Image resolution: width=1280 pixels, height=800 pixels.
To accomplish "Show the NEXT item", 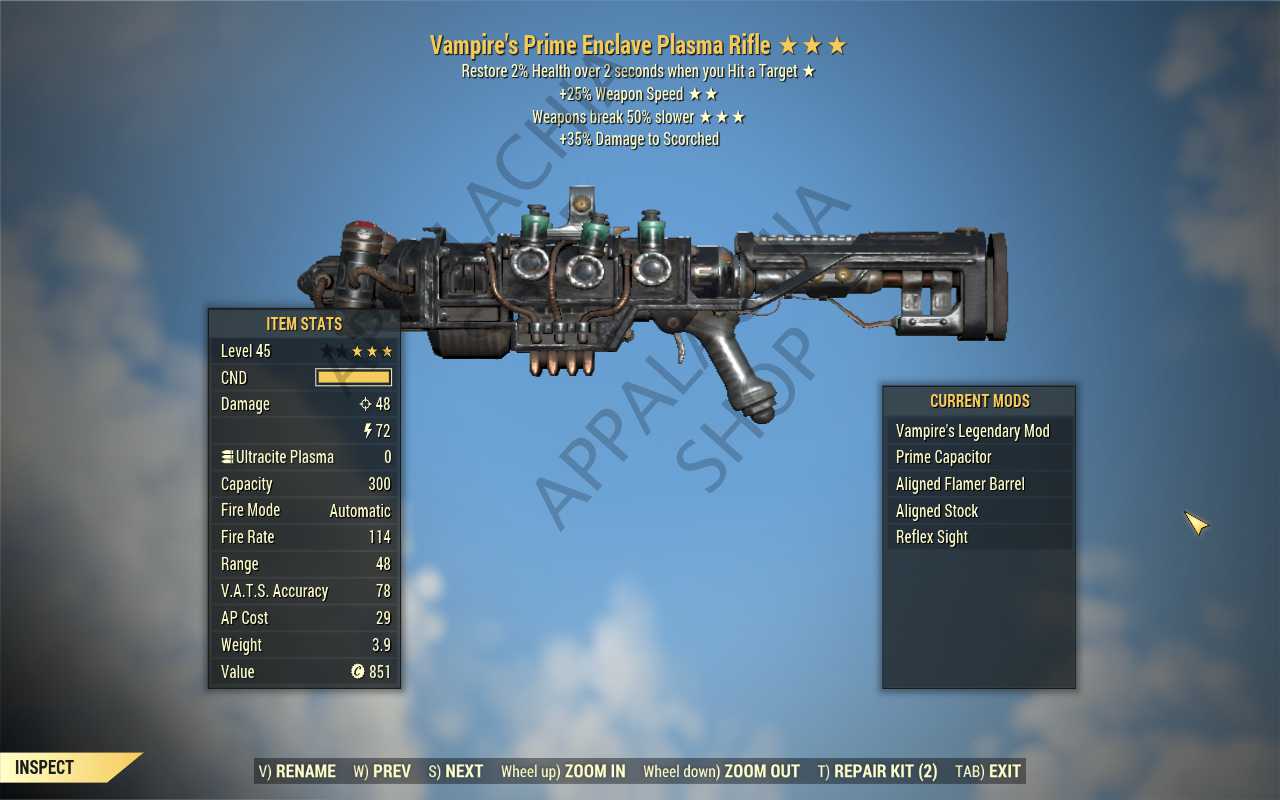I will click(x=456, y=771).
